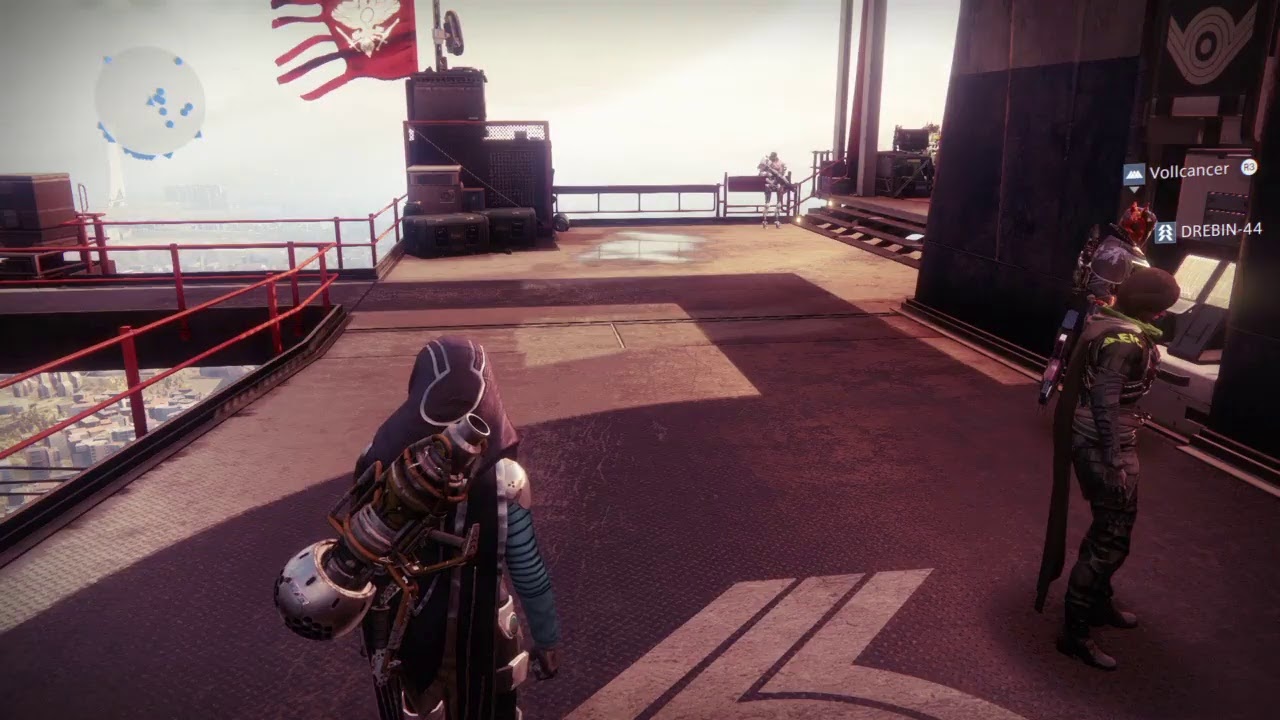Click the circular radar minimap
Screen dimensions: 1280x720
click(x=149, y=102)
